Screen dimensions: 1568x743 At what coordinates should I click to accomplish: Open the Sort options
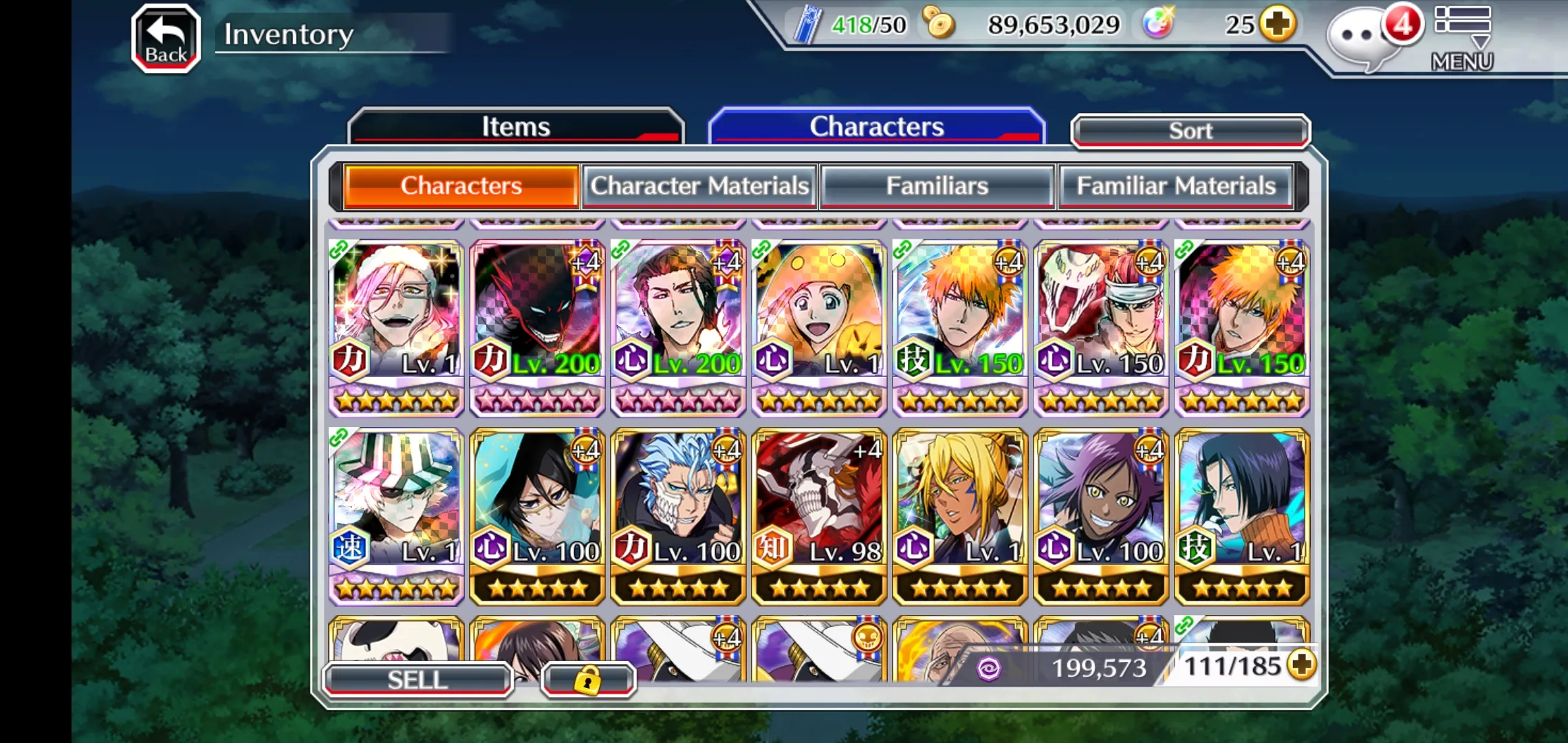click(1190, 131)
